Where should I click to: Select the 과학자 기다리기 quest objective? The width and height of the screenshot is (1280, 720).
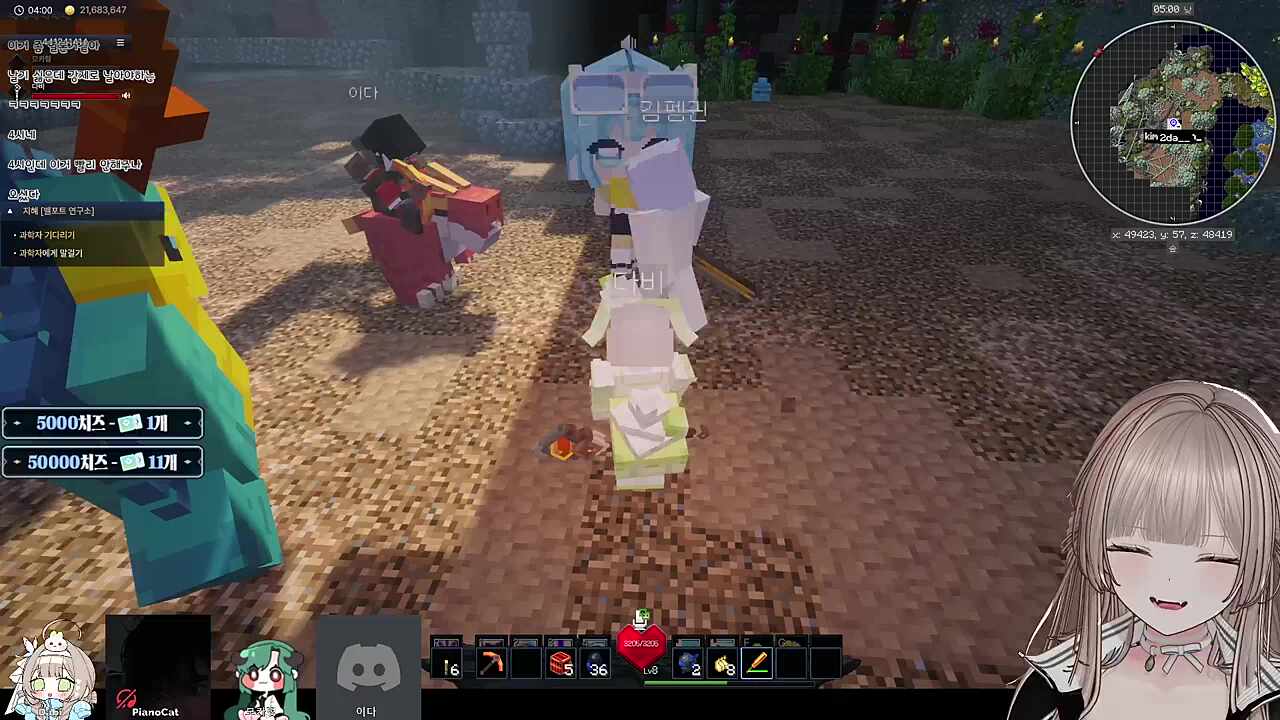pyautogui.click(x=46, y=235)
